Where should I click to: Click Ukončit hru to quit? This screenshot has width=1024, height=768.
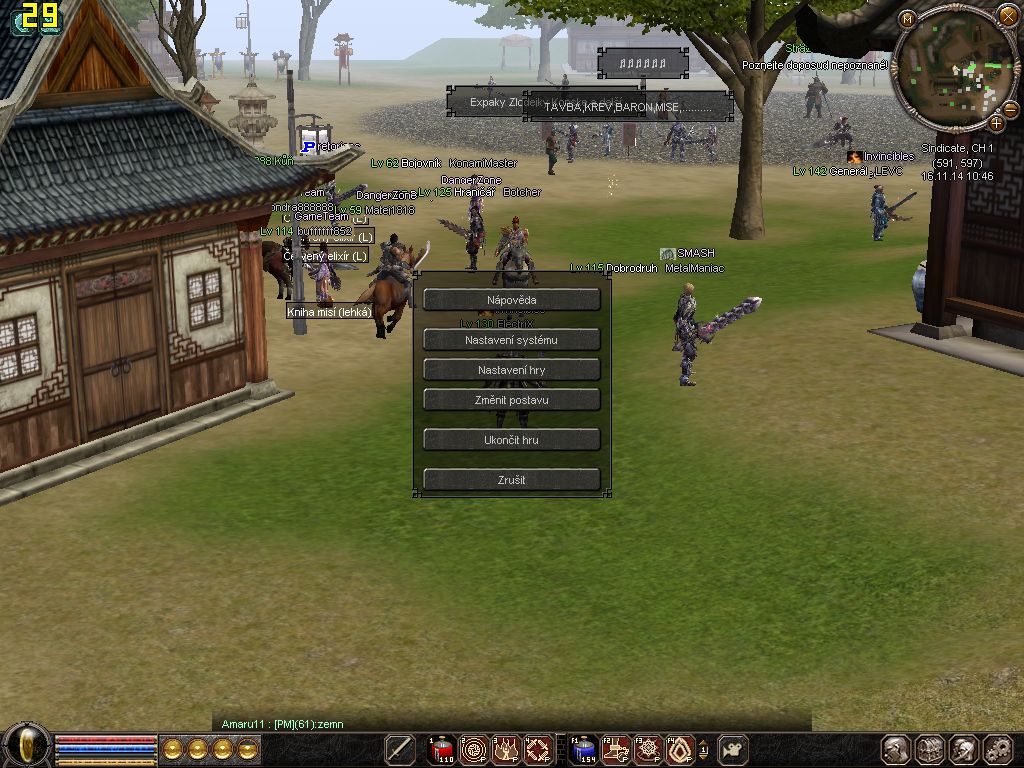[512, 440]
